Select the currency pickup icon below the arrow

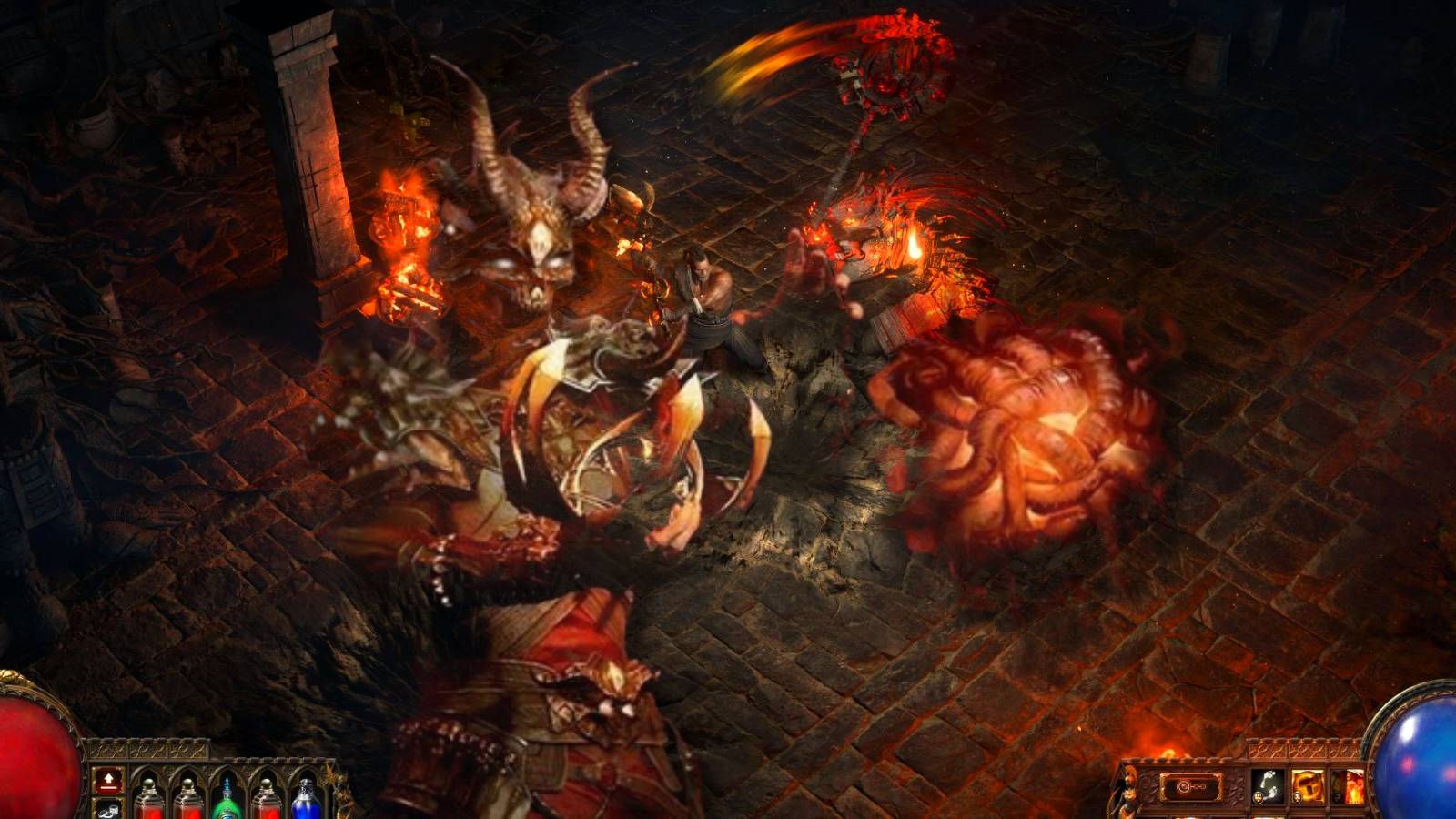pyautogui.click(x=108, y=810)
